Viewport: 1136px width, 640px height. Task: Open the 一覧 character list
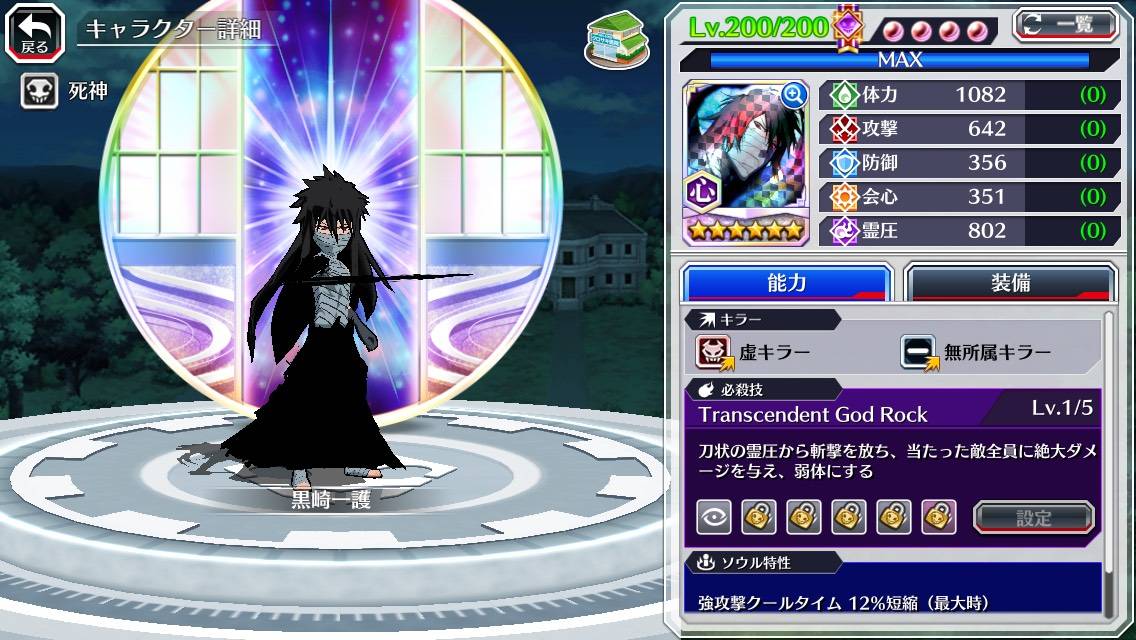point(1065,25)
